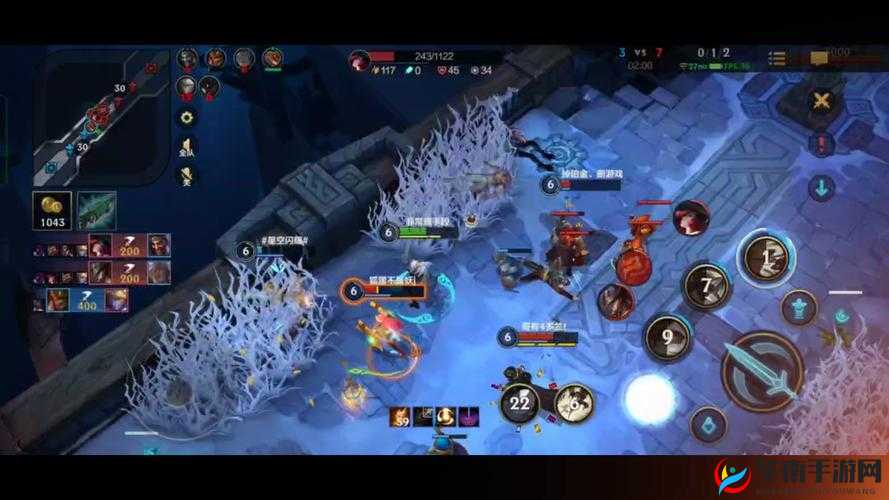This screenshot has width=889, height=500.
Task: Tap the target-minion attack button
Action: pos(798,307)
